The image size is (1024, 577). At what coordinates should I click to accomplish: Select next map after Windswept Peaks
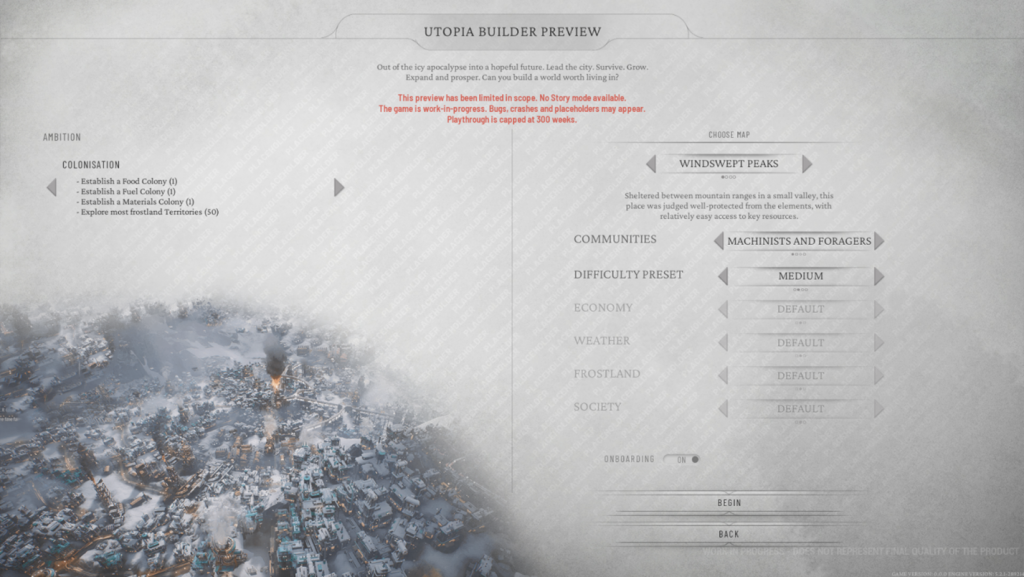[807, 164]
